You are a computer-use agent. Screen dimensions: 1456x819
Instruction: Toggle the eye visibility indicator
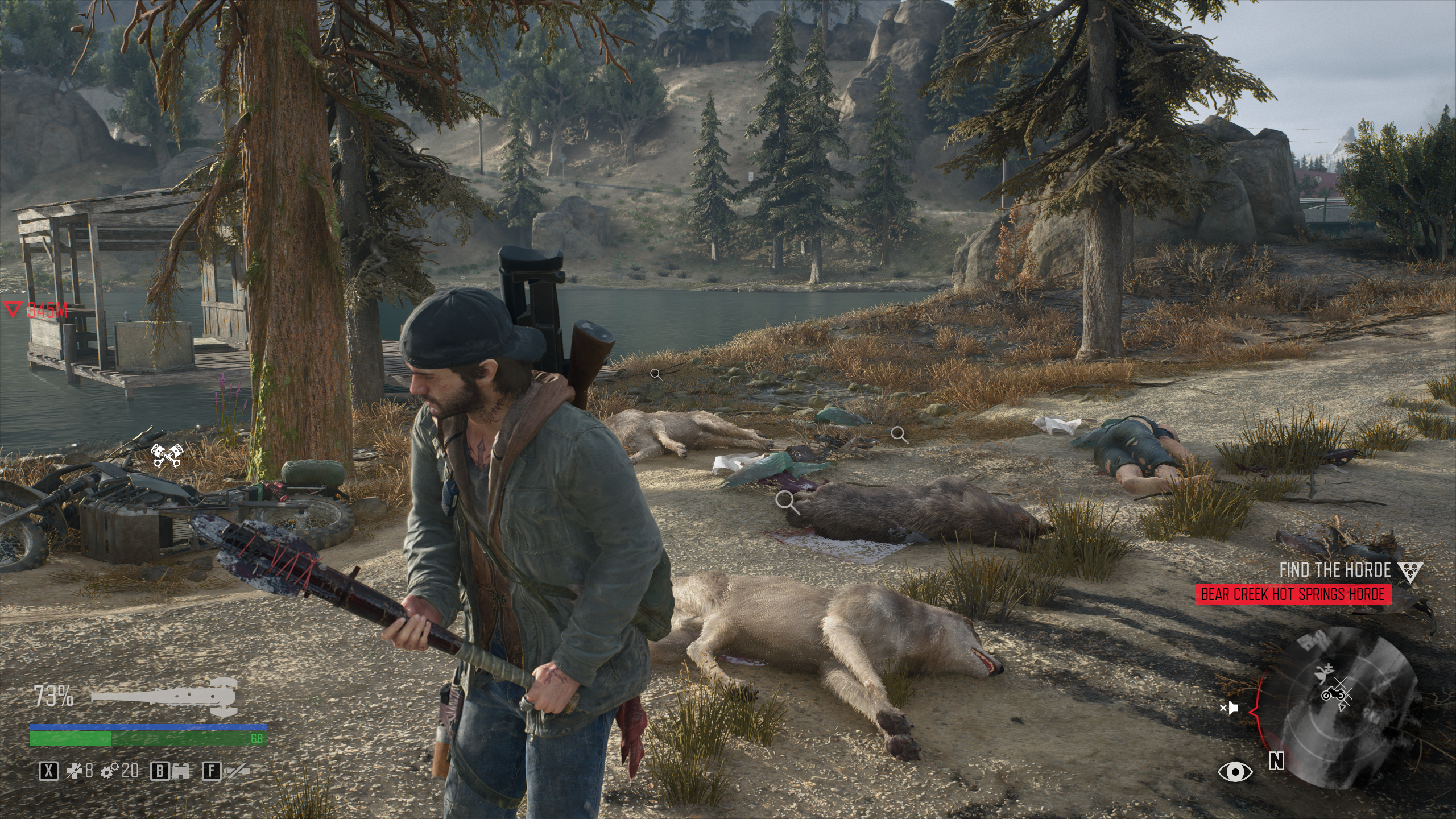pyautogui.click(x=1235, y=771)
